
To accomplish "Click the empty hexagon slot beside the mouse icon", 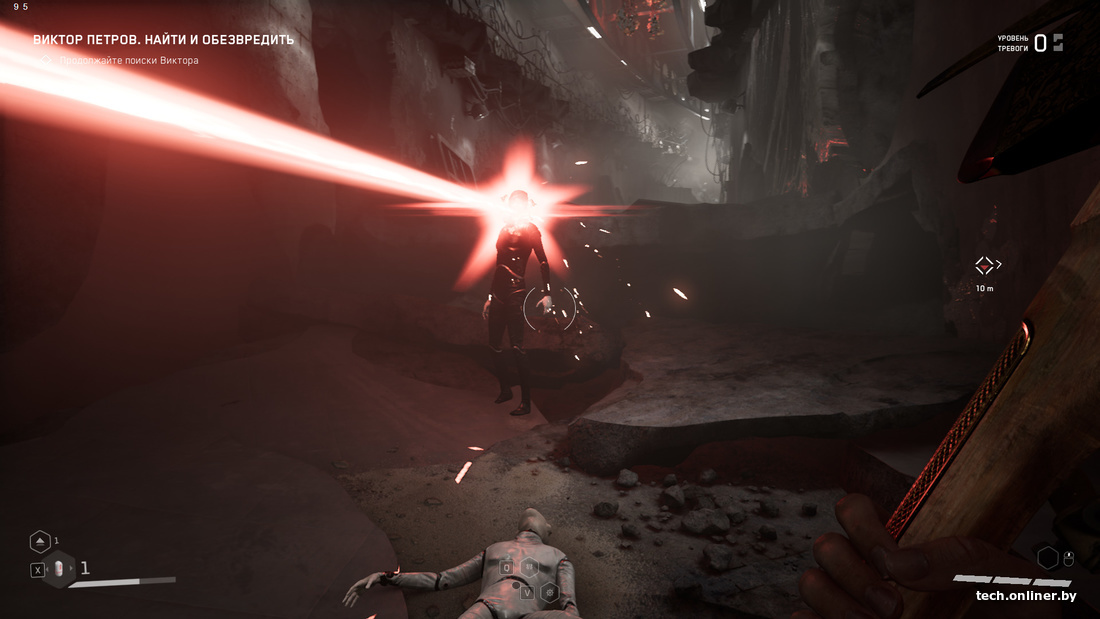I will pos(1047,558).
